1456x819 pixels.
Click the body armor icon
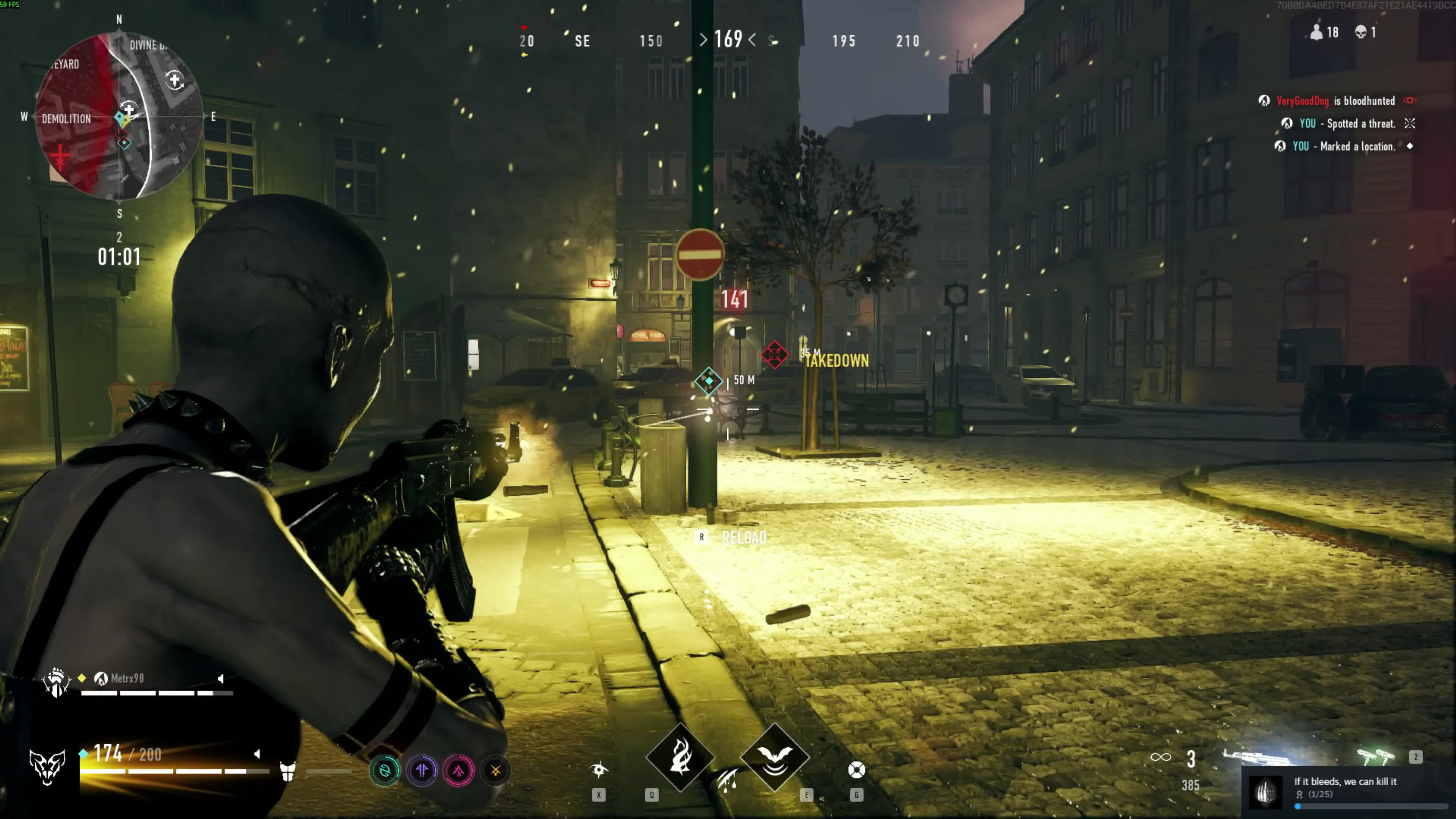[288, 771]
